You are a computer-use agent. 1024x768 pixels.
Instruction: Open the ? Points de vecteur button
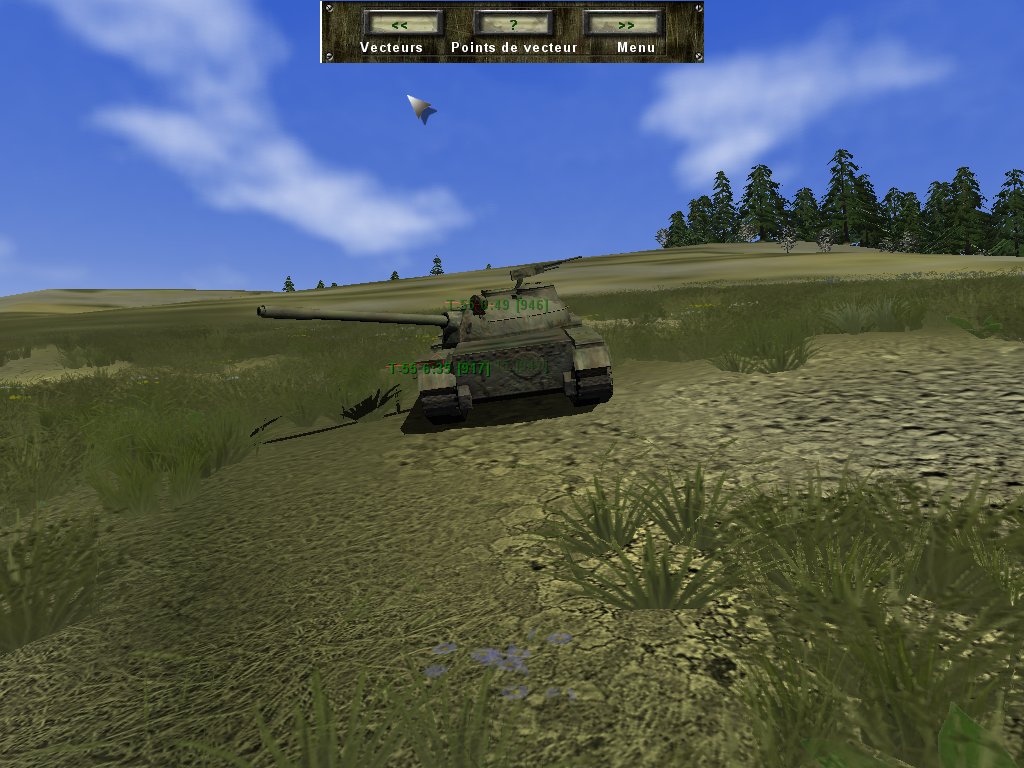513,23
